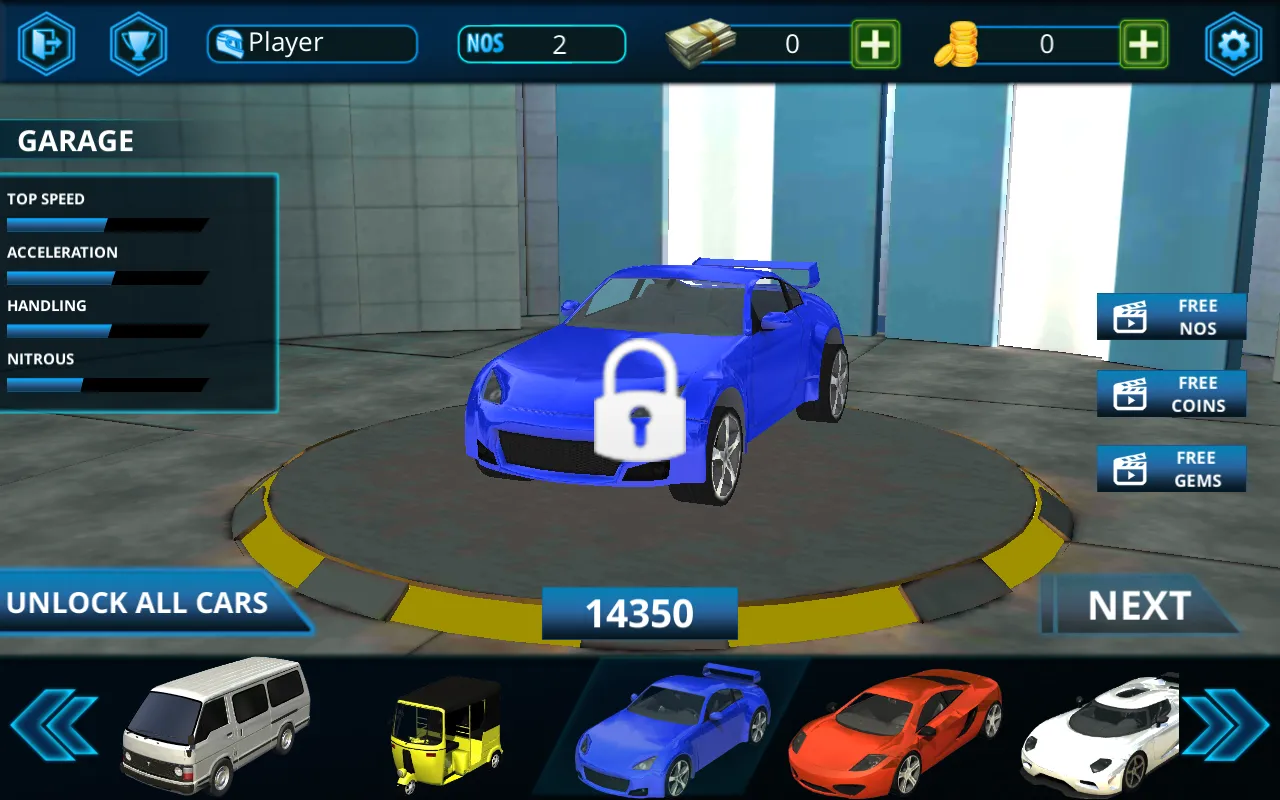Click the gold coins icon
The height and width of the screenshot is (800, 1280).
[x=957, y=43]
